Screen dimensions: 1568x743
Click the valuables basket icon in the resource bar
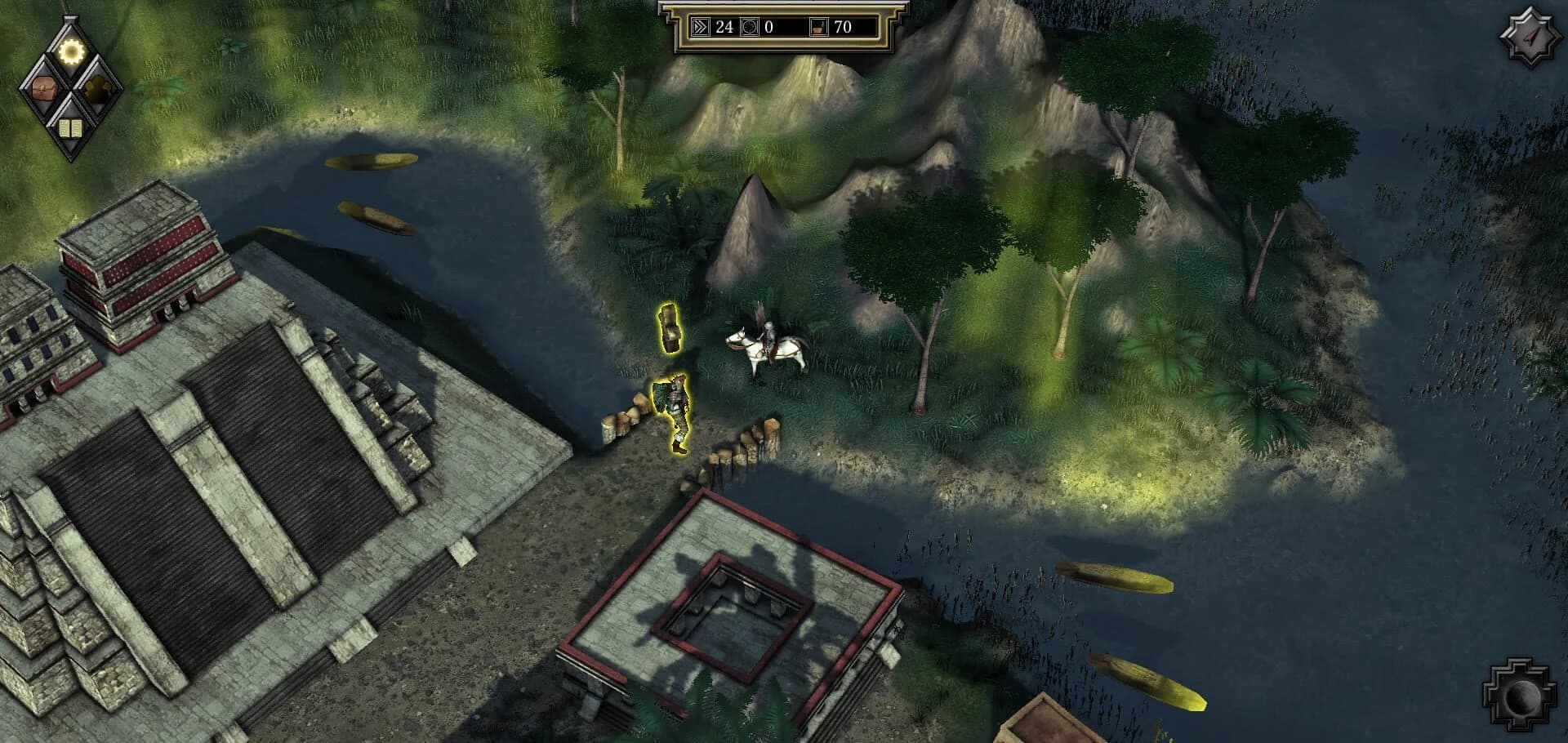click(x=819, y=27)
